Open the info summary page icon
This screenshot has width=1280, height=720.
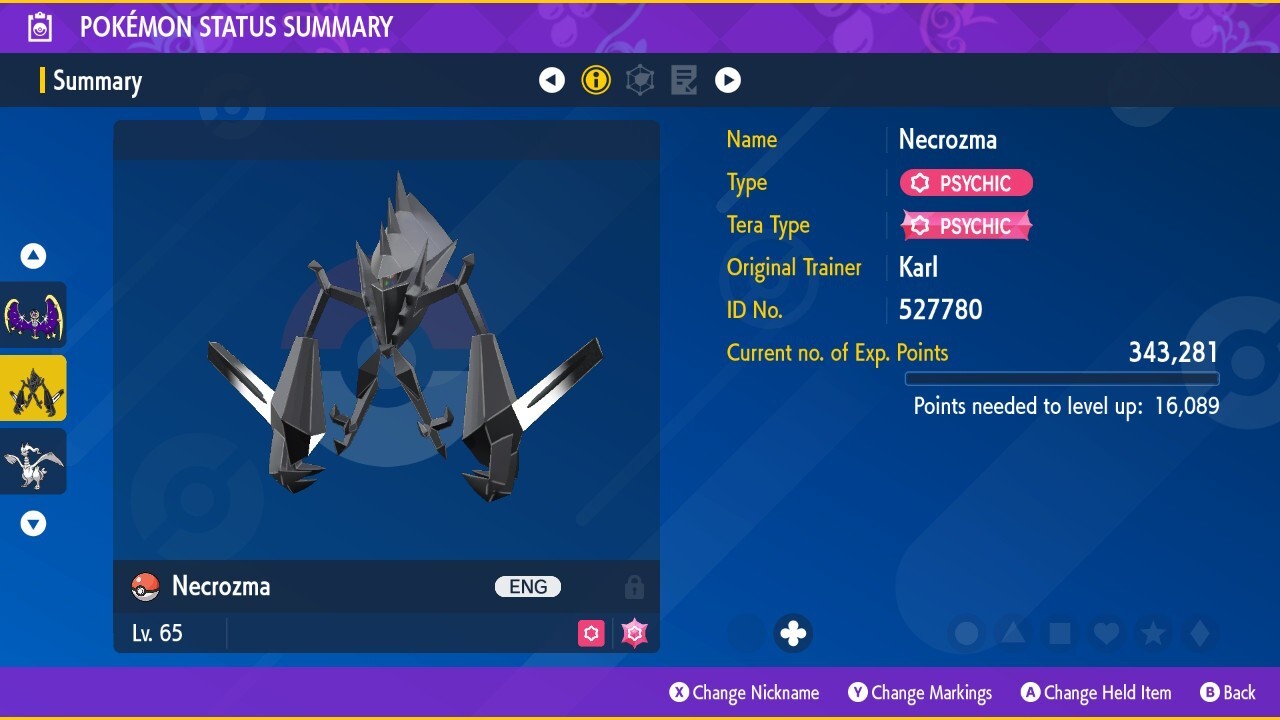[x=596, y=80]
